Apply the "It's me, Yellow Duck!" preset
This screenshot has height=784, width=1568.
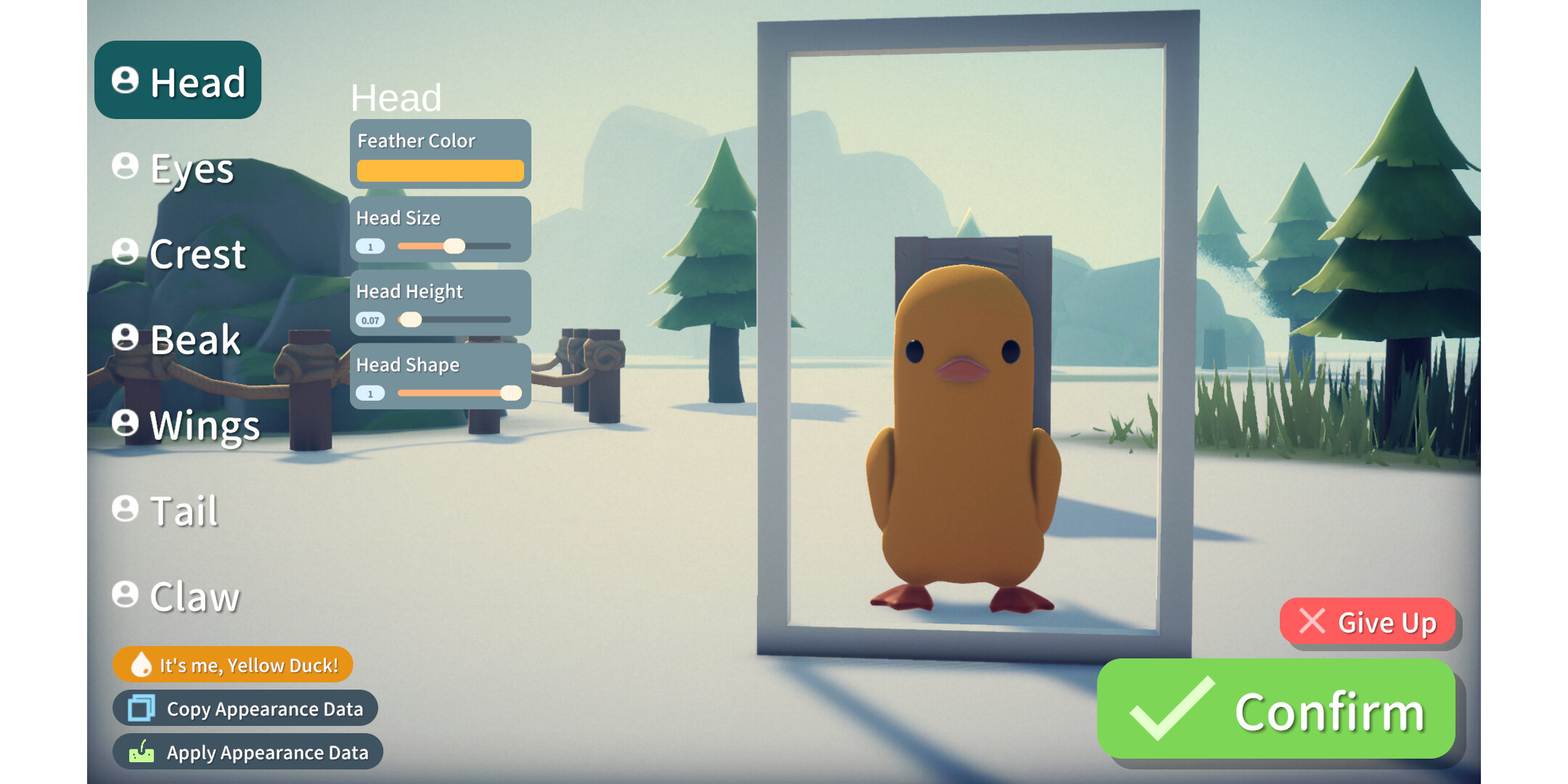(x=233, y=664)
